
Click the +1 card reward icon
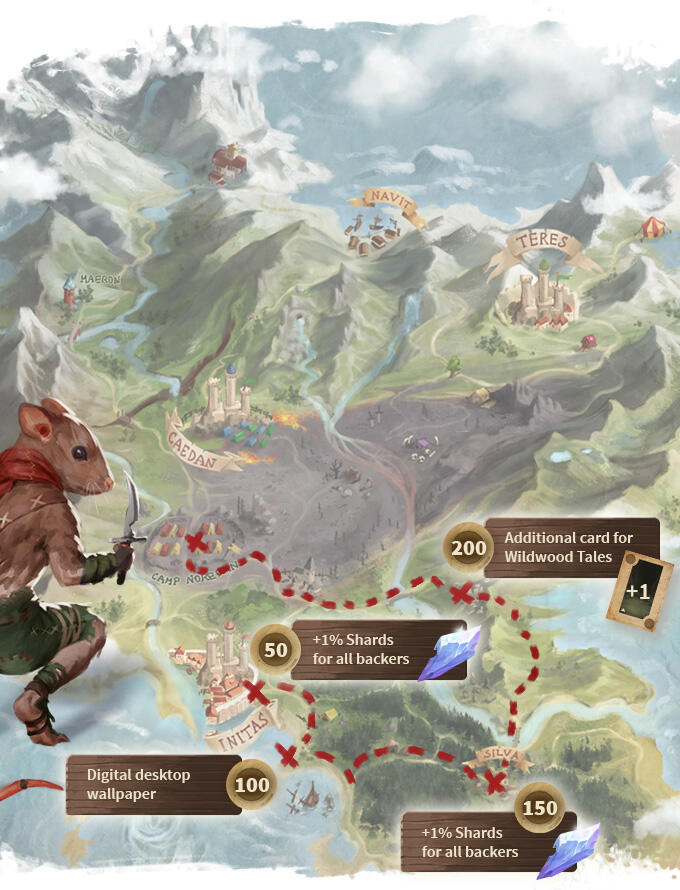point(637,590)
